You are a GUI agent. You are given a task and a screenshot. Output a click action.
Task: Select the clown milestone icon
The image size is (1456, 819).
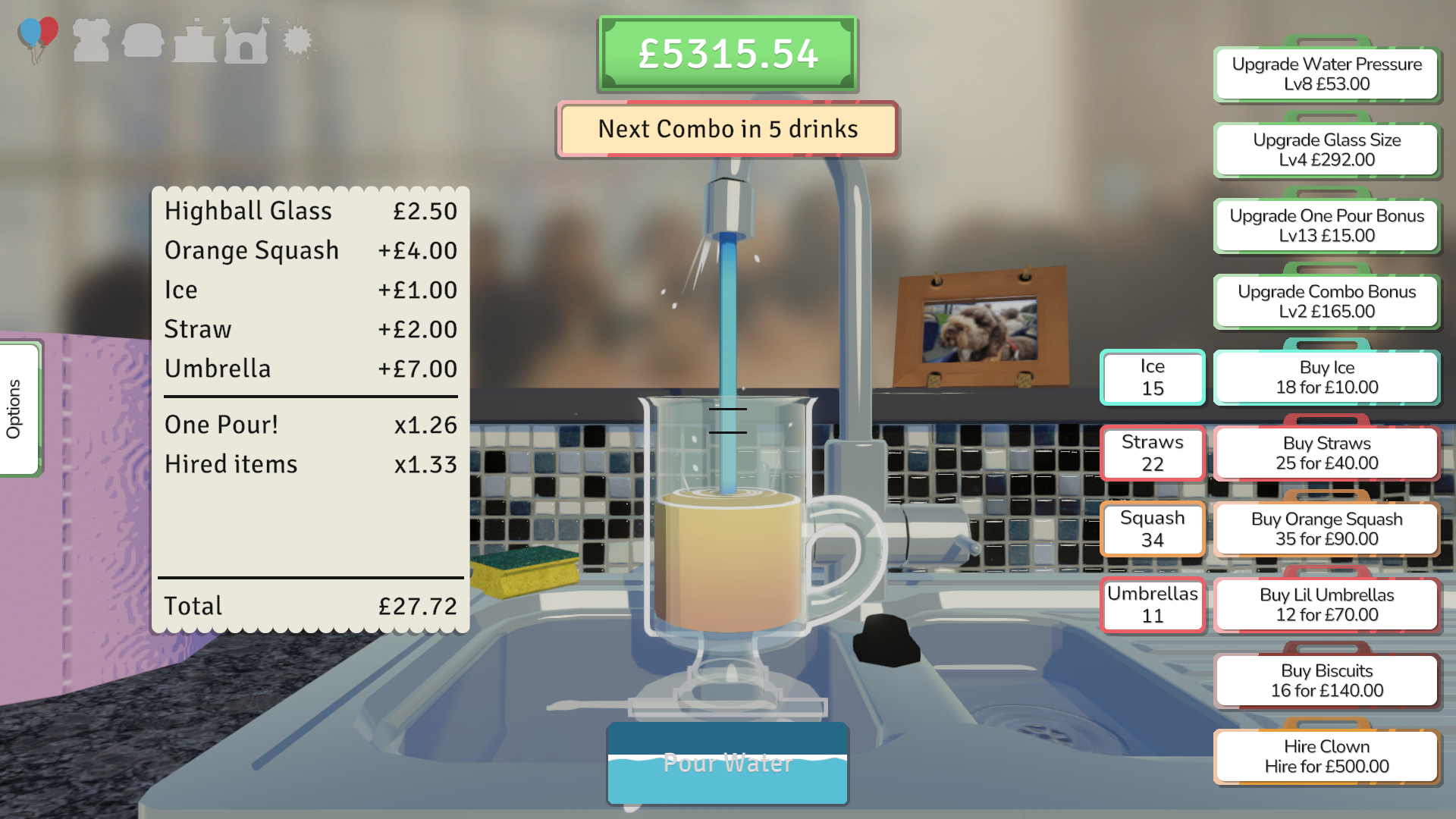(91, 41)
